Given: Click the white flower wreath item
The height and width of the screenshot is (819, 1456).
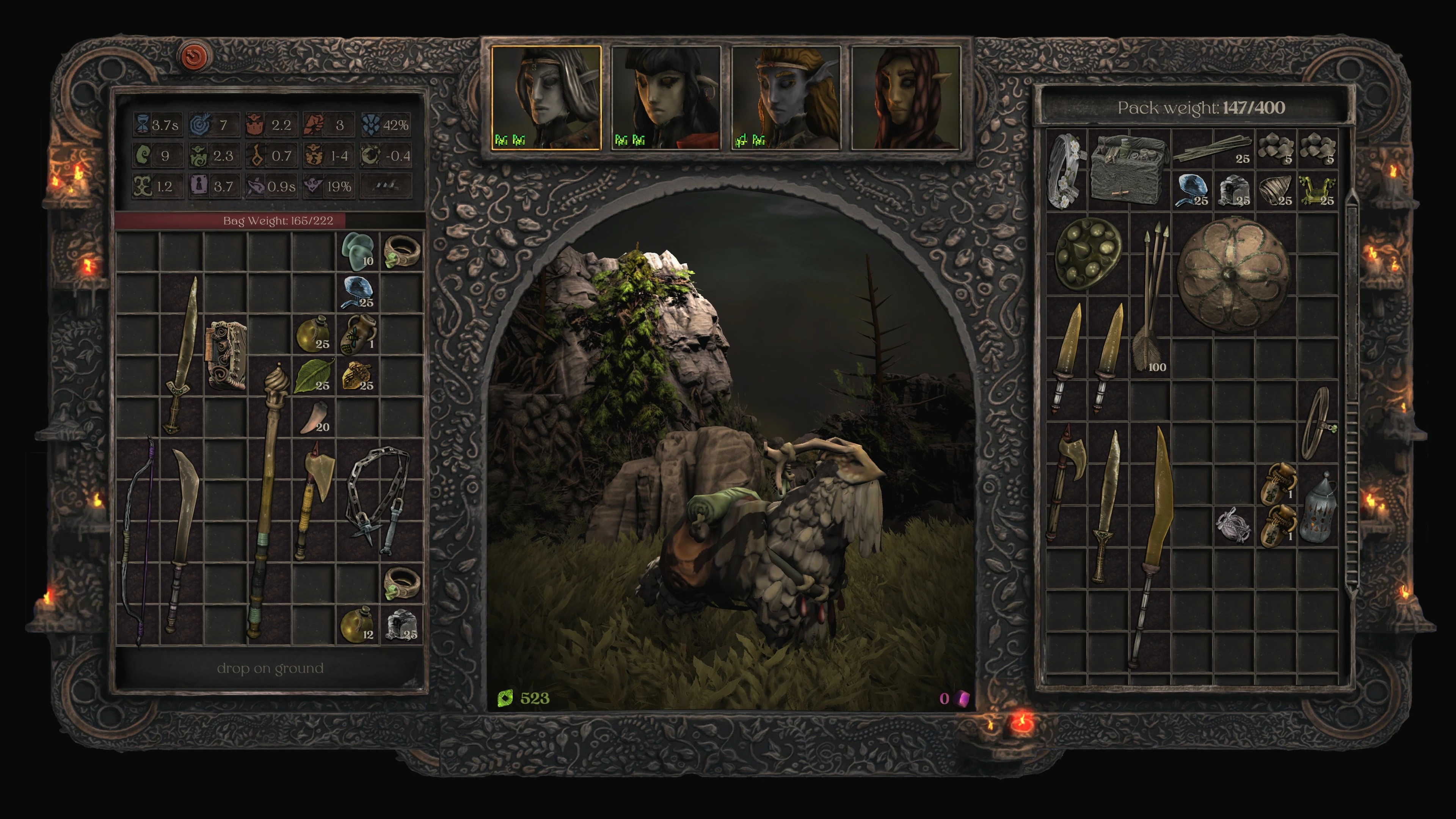Looking at the screenshot, I should pos(1066,169).
